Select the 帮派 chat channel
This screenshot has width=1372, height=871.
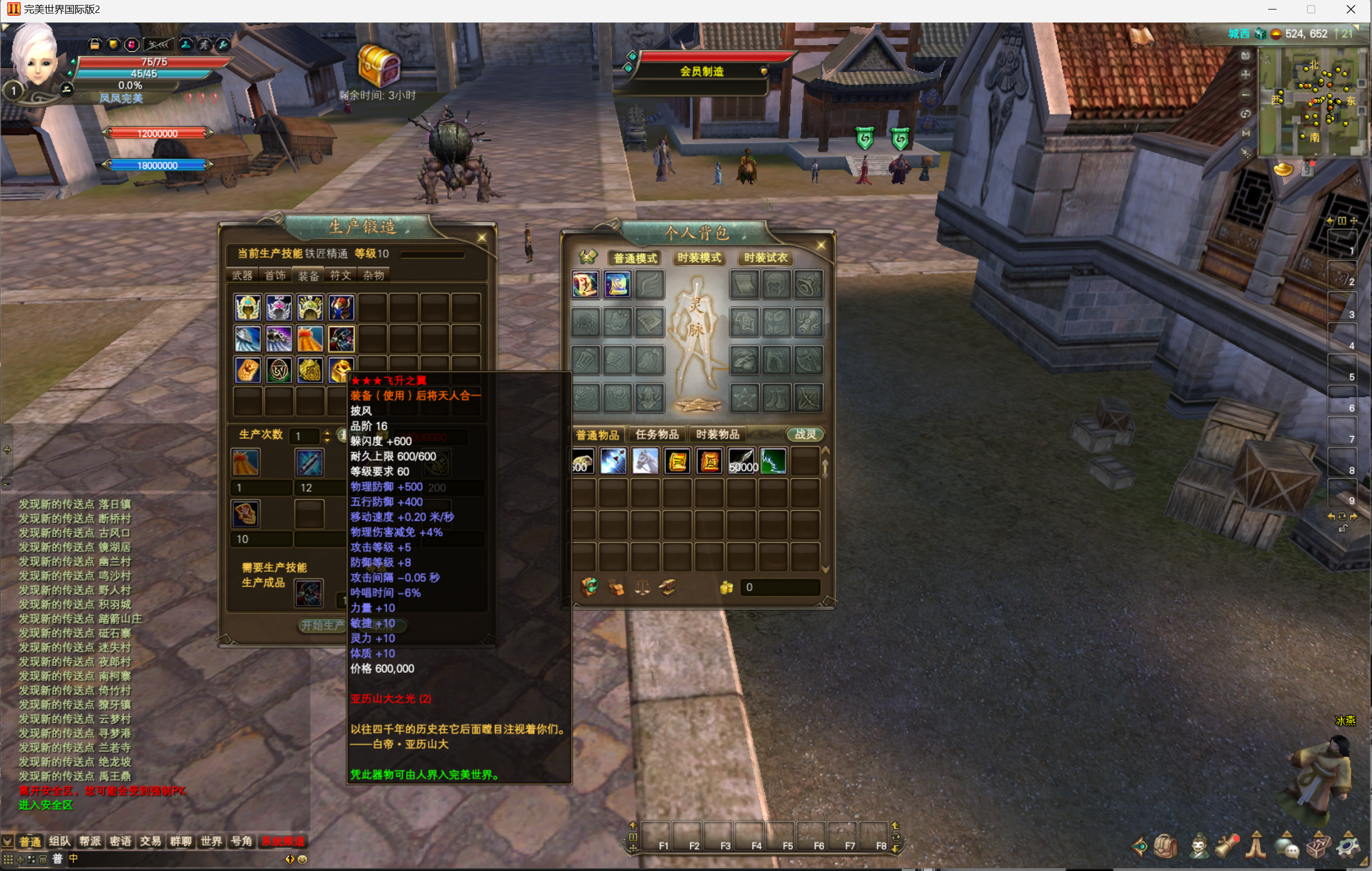(90, 841)
